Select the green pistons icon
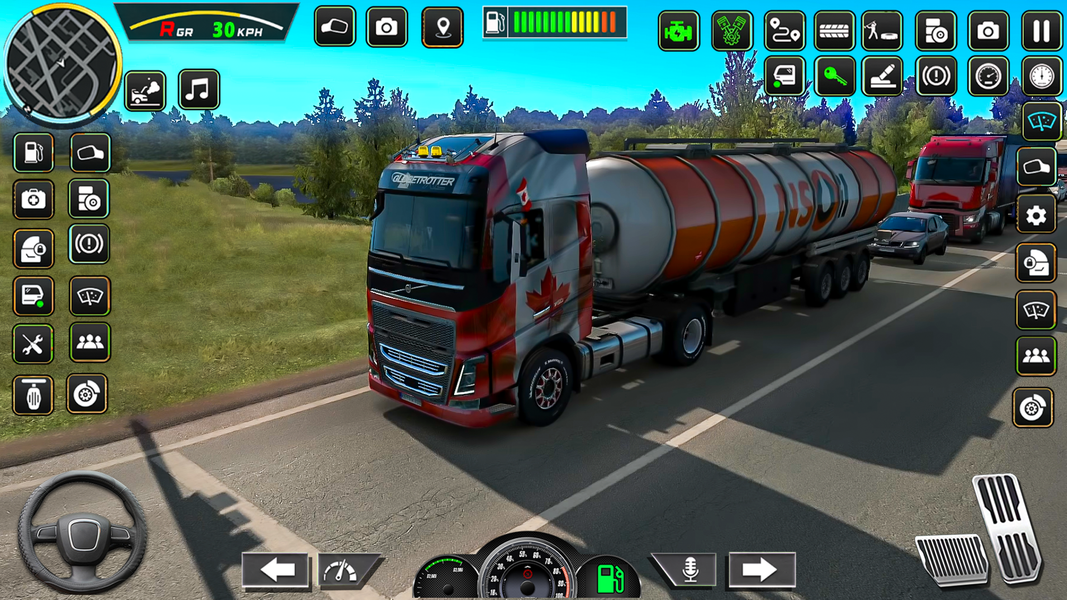Viewport: 1067px width, 600px height. click(x=732, y=31)
